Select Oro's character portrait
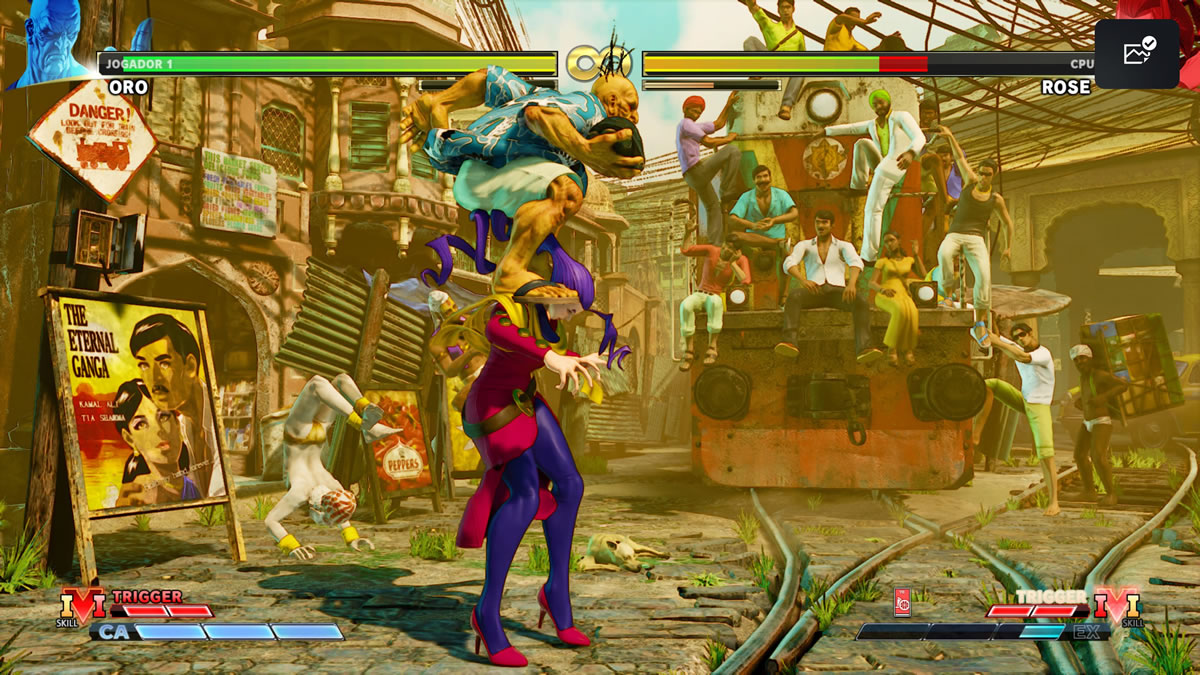The image size is (1200, 675). pyautogui.click(x=52, y=44)
